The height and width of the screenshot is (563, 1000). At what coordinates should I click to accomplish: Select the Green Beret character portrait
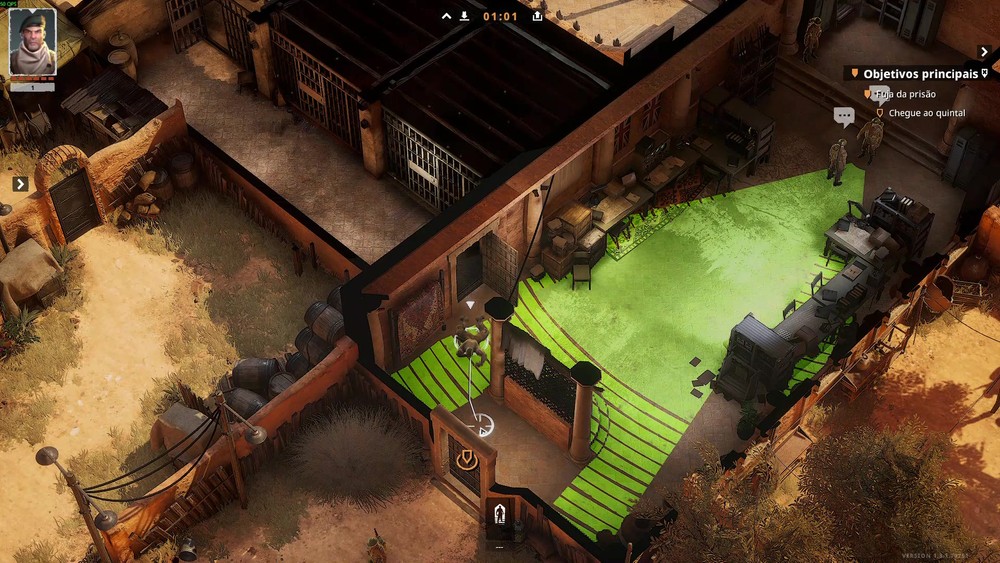pyautogui.click(x=33, y=43)
